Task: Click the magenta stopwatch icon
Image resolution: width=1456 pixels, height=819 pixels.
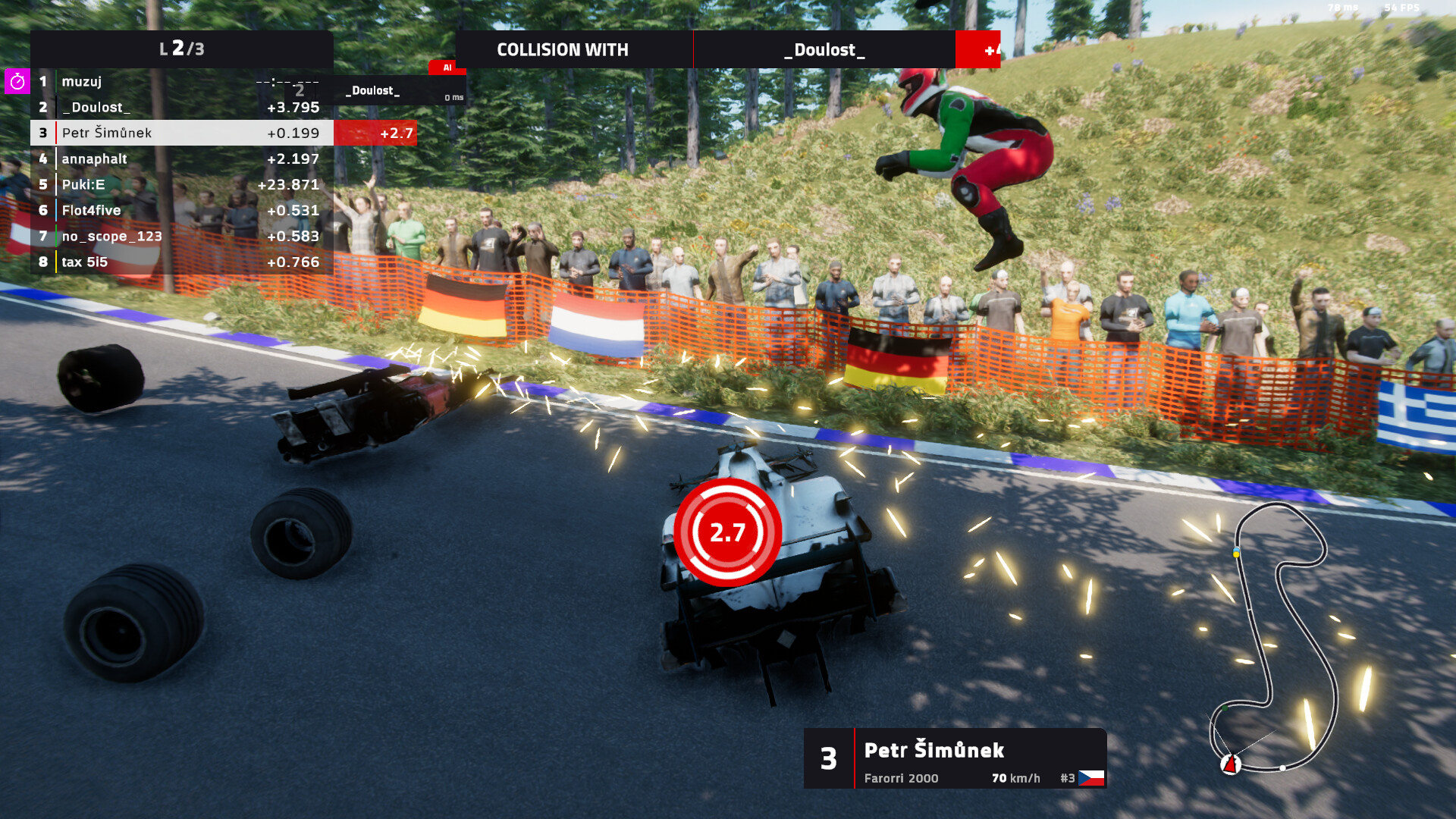Action: pyautogui.click(x=17, y=81)
